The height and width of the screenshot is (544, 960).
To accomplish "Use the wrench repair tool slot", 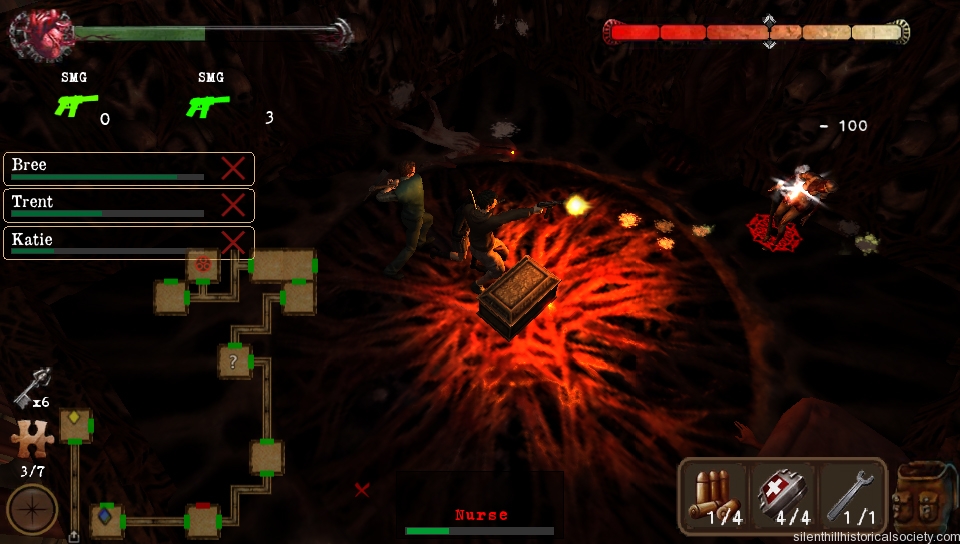I will [x=851, y=496].
